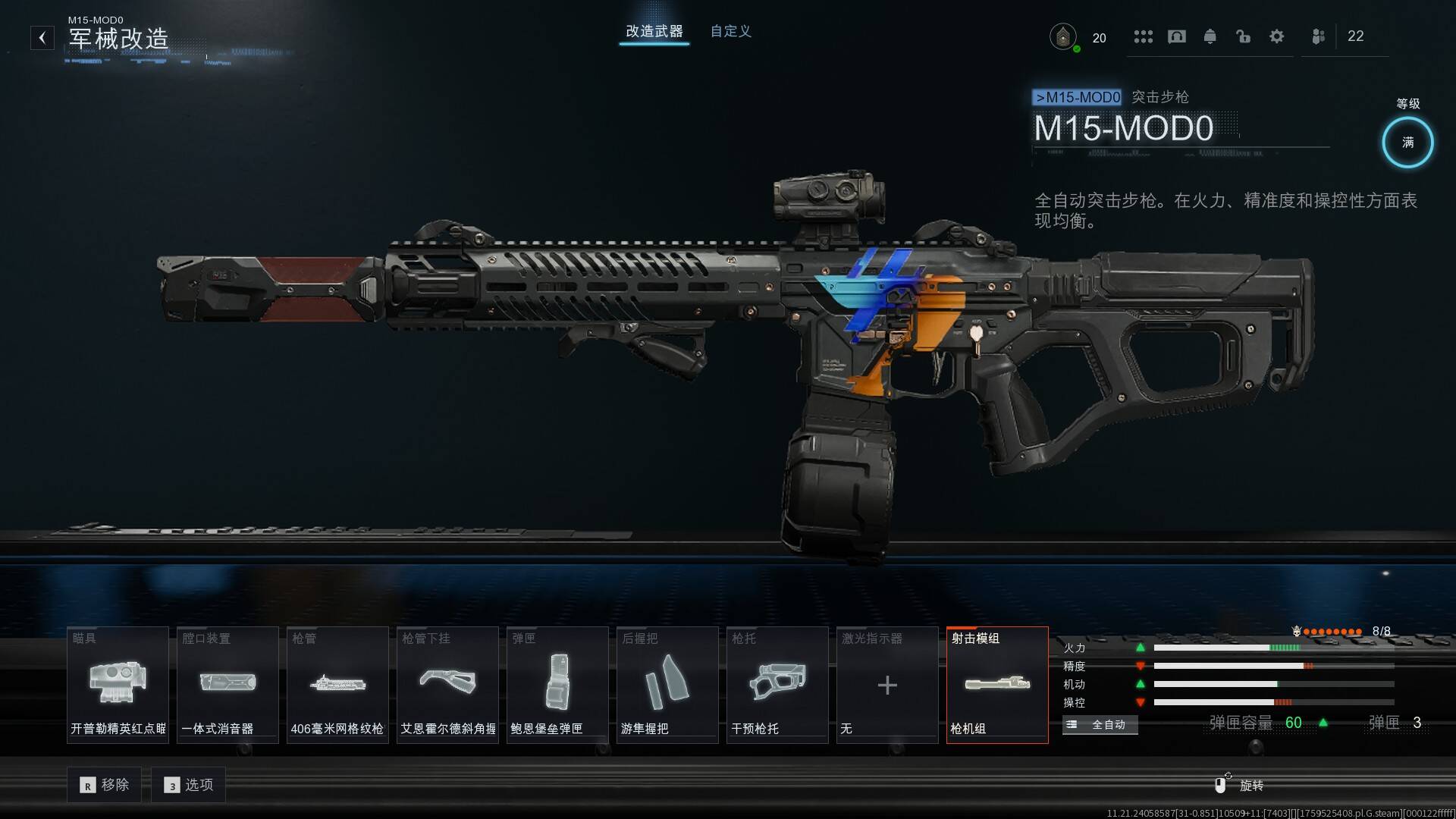The image size is (1456, 819).
Task: Open the 弹匣 magazine slot
Action: point(557,685)
